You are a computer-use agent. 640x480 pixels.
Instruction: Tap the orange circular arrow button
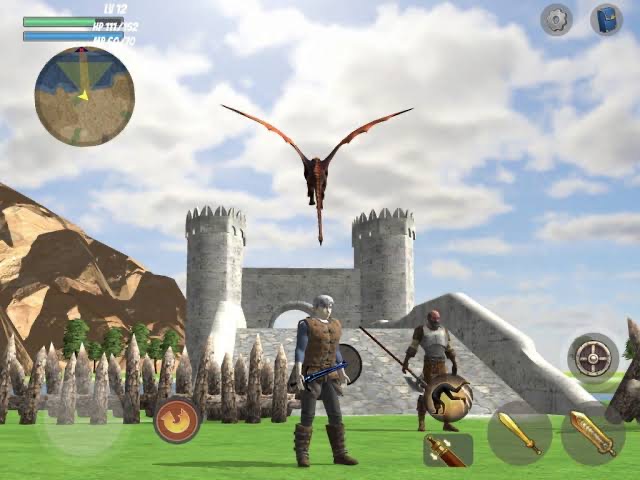coord(176,420)
